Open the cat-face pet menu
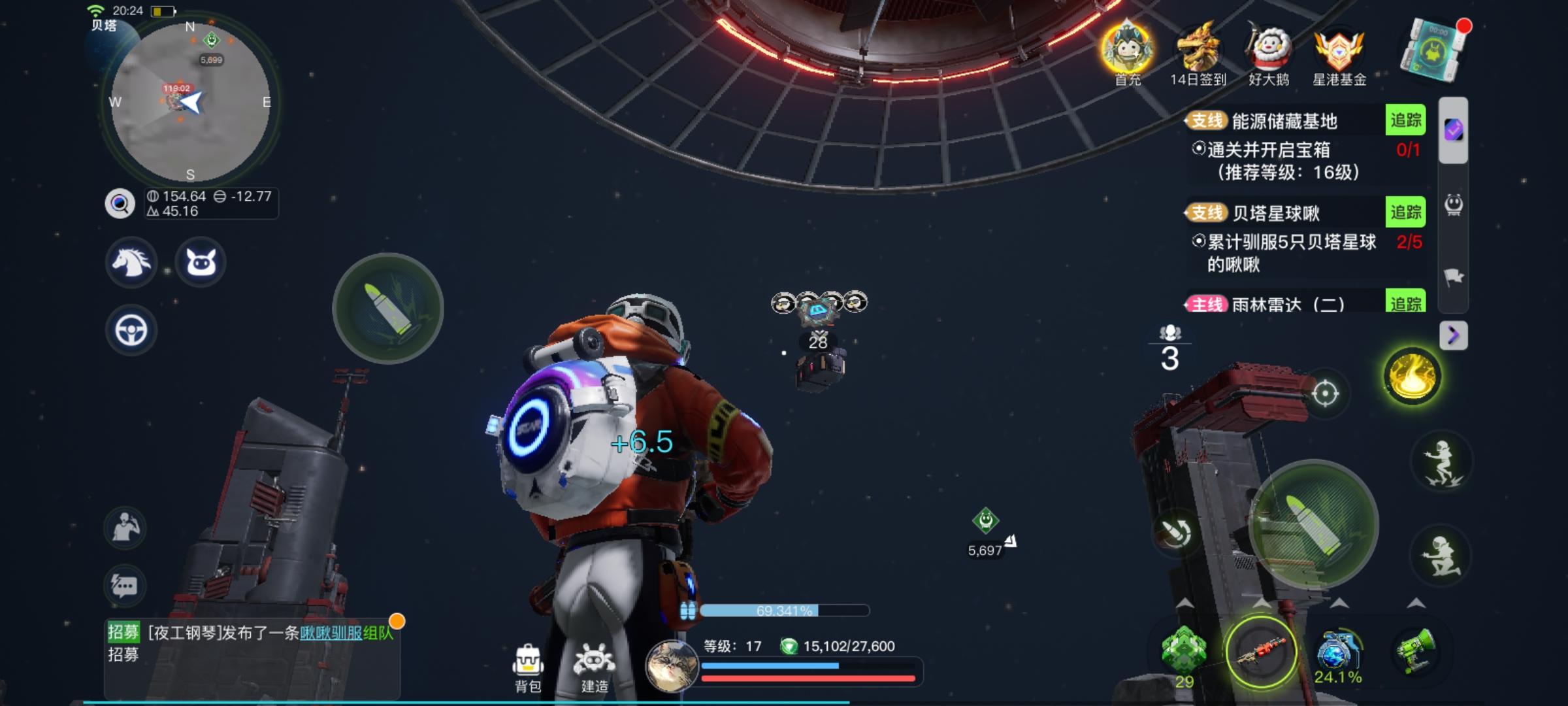1568x706 pixels. point(201,263)
